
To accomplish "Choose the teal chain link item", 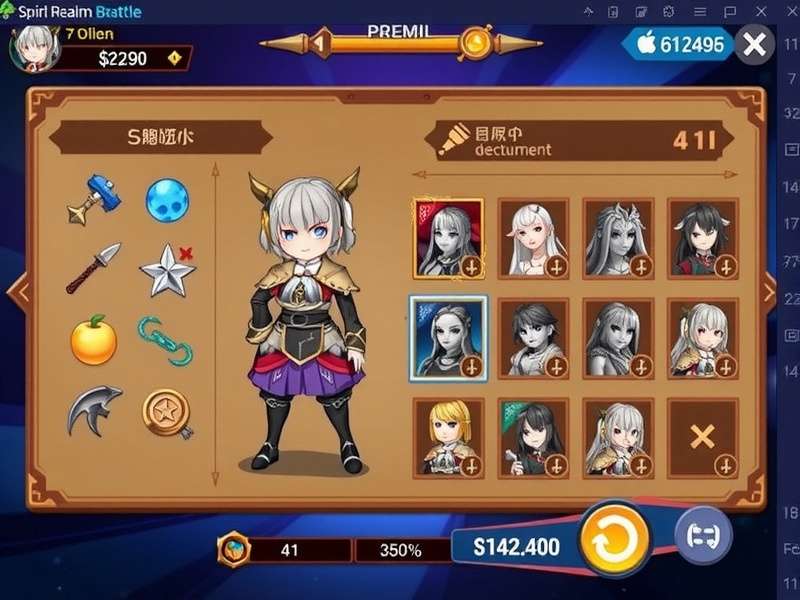I will [x=165, y=340].
